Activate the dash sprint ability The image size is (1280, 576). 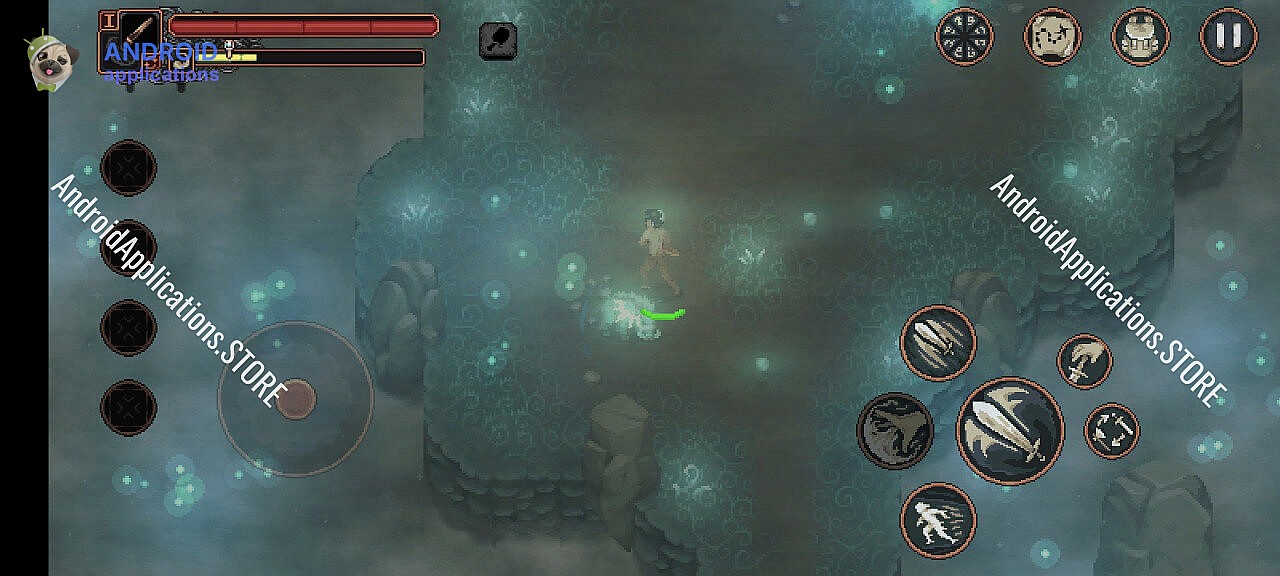(938, 520)
